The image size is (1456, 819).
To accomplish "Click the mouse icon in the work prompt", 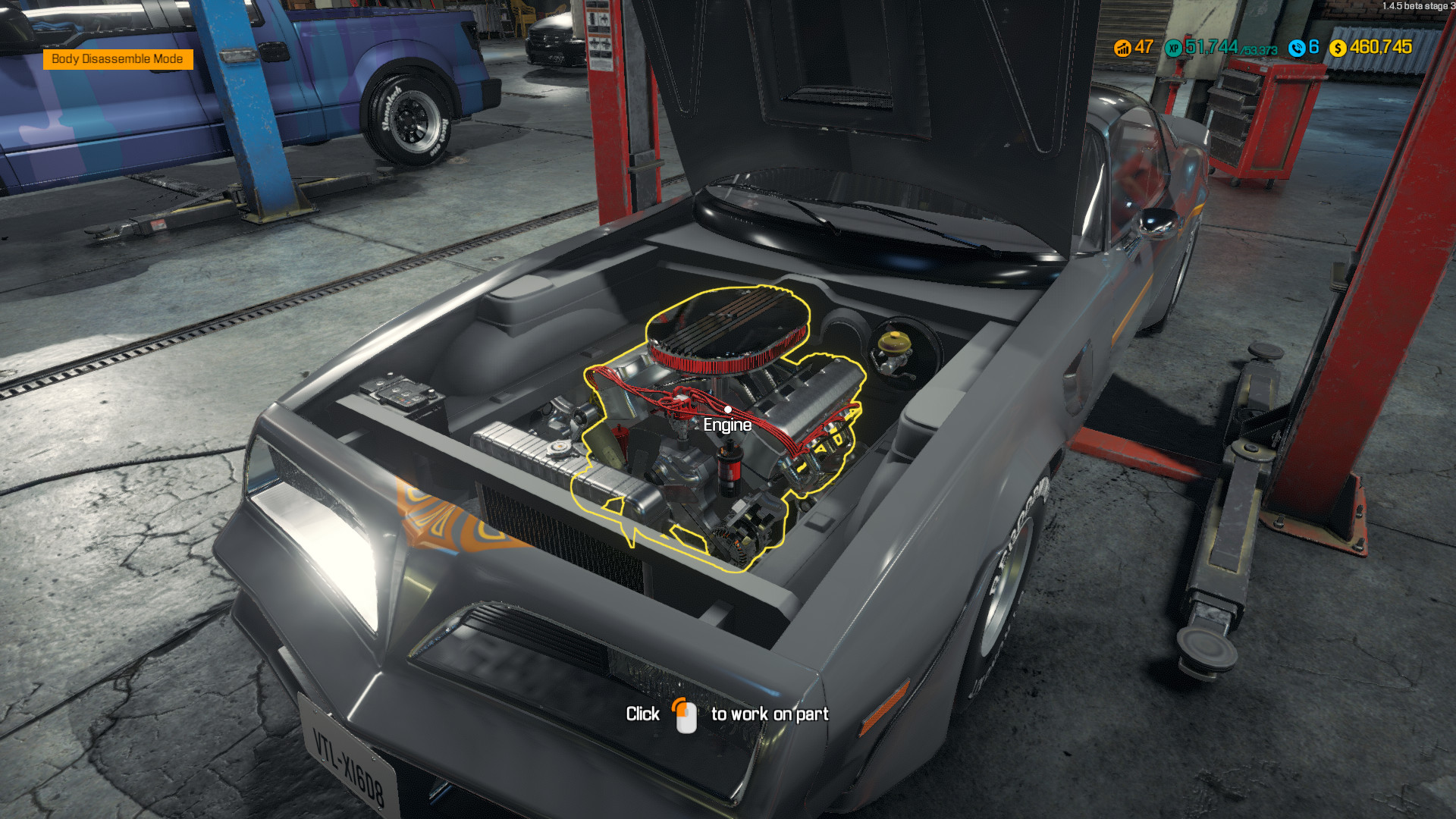I will 687,714.
